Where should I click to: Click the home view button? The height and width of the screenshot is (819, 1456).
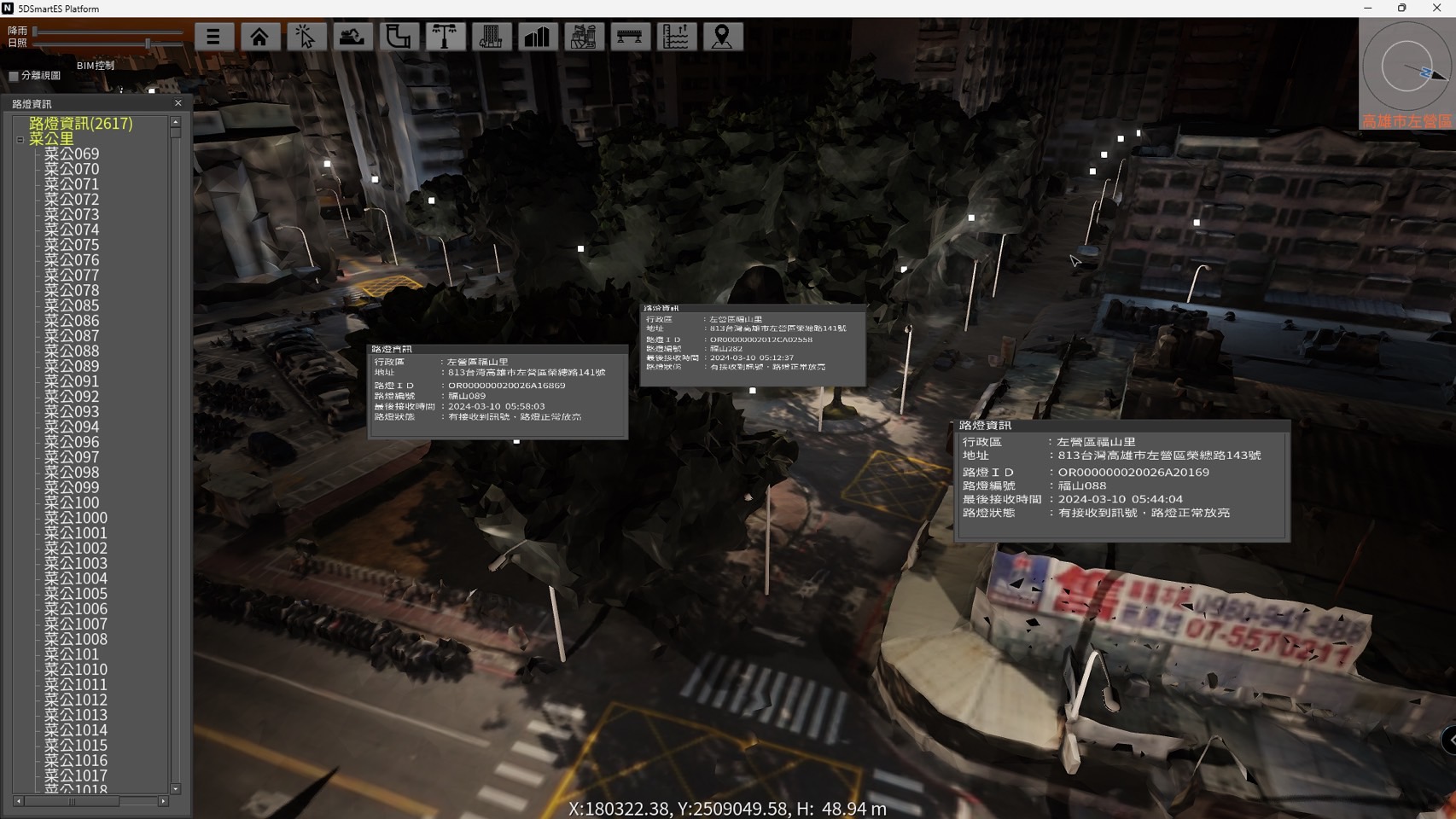coord(259,37)
